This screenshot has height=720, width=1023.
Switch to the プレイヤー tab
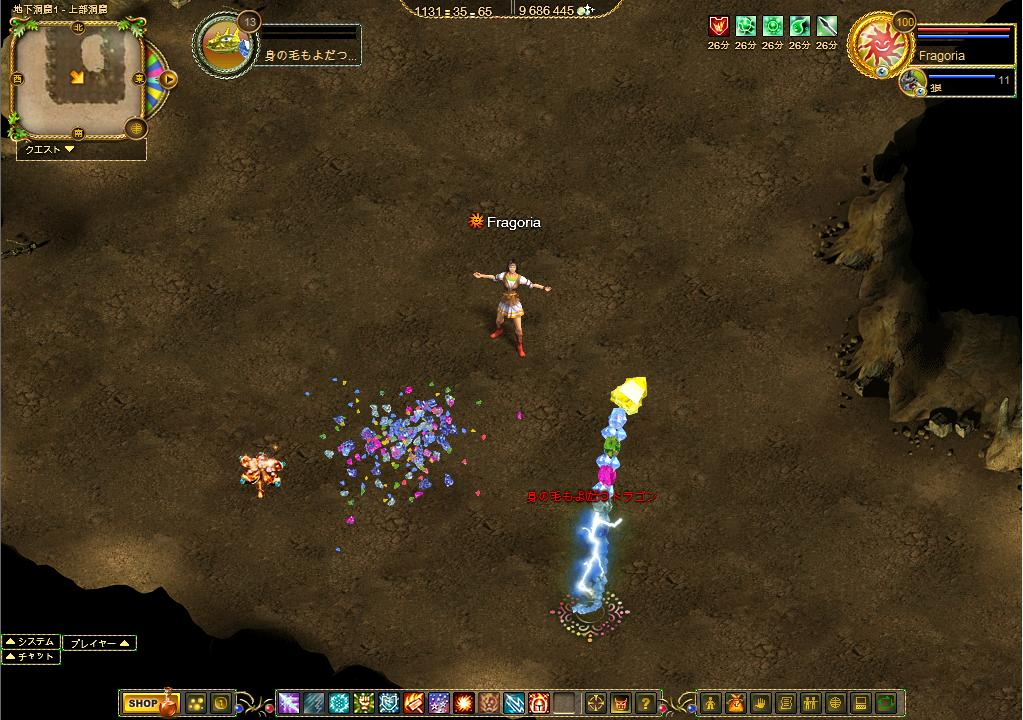pos(99,643)
